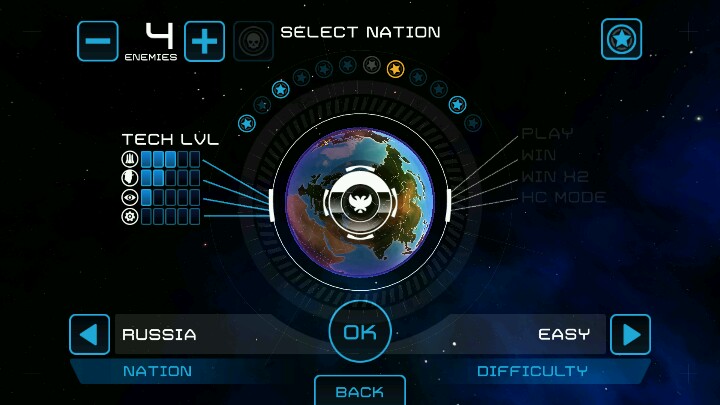
Task: Go back with the BACK button
Action: click(x=360, y=391)
